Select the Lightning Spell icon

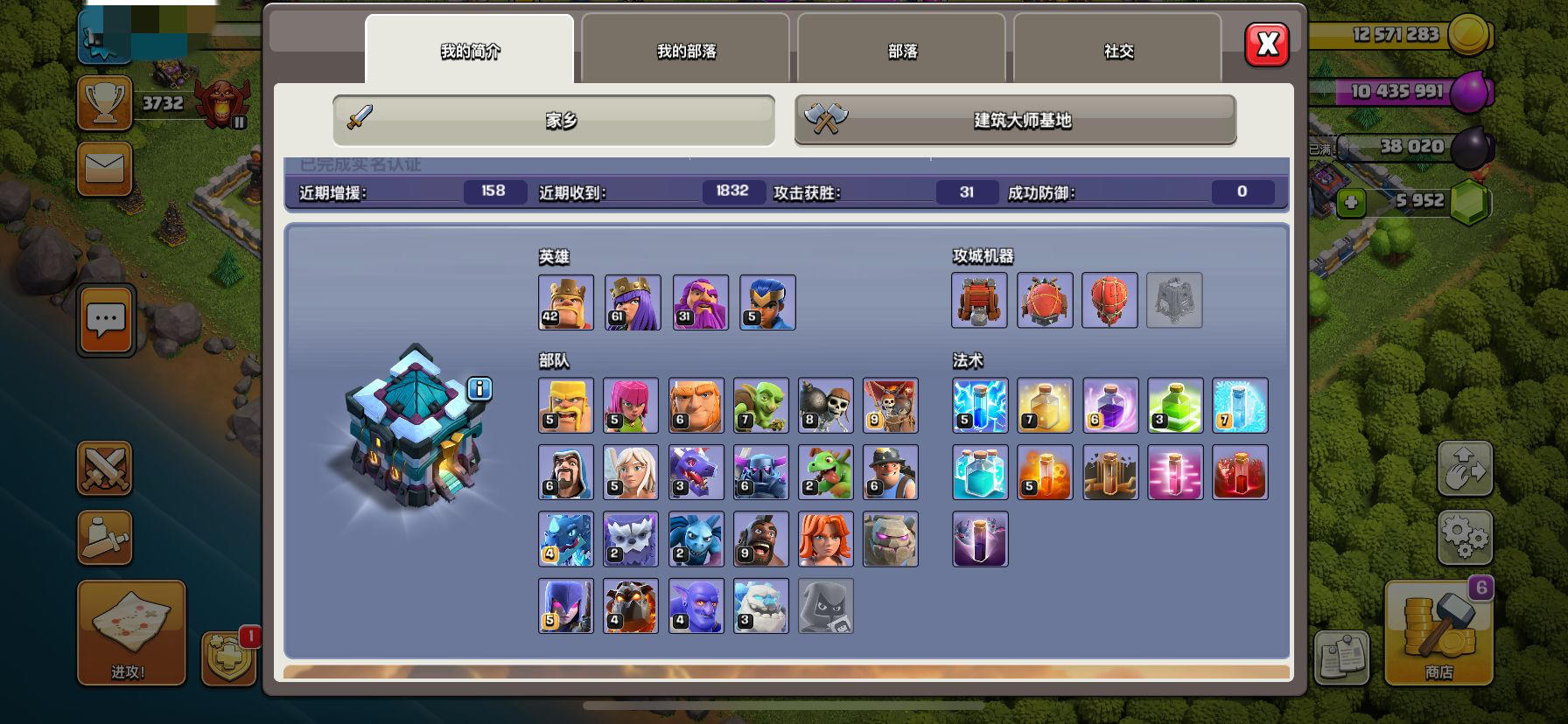980,405
